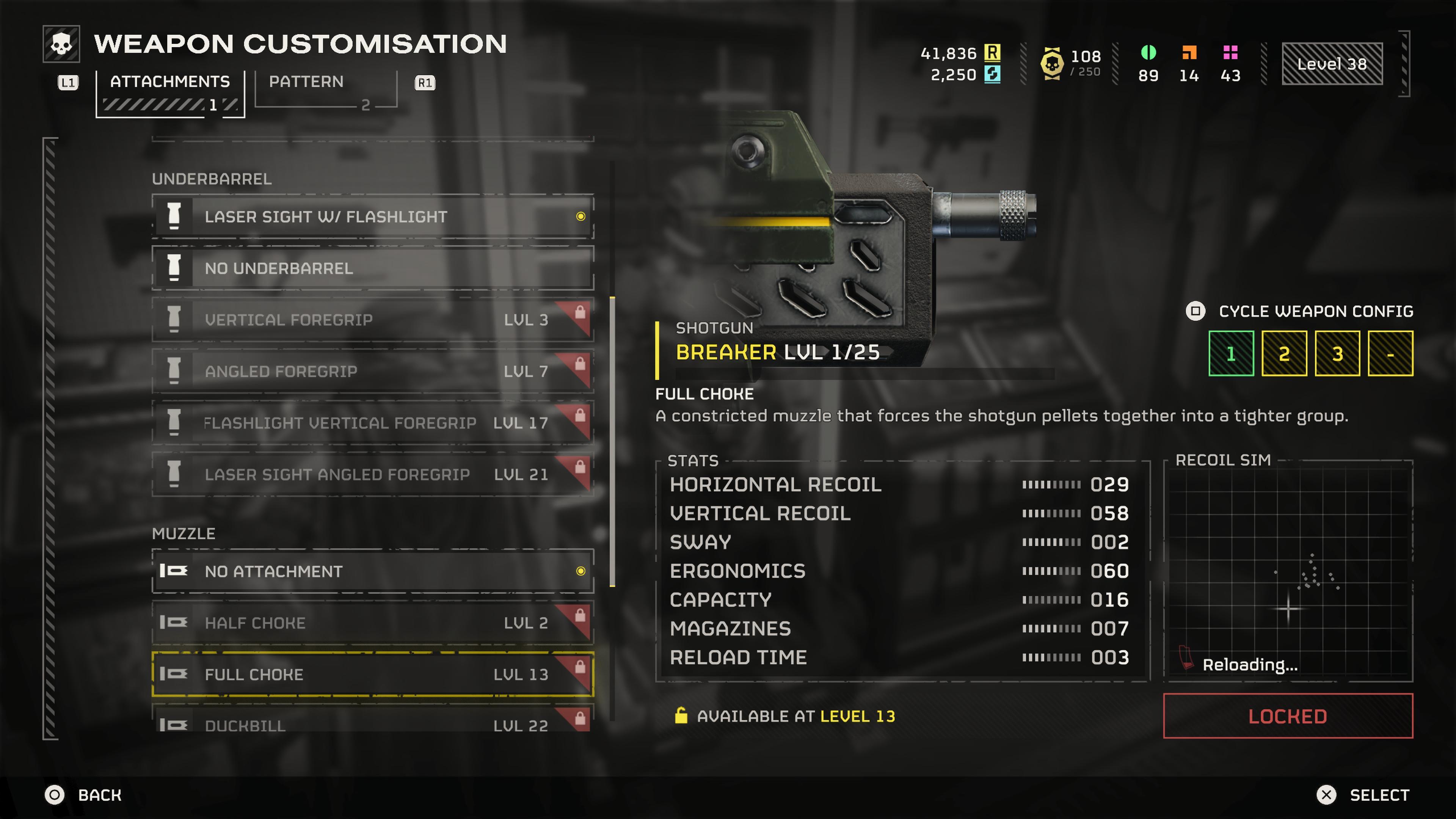The height and width of the screenshot is (819, 1456).
Task: Switch to the Attachments tab
Action: click(169, 83)
